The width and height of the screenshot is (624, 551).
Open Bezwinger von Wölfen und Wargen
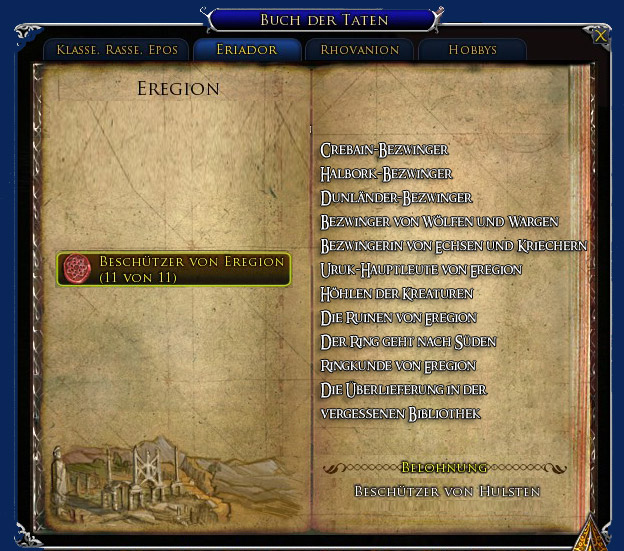439,222
